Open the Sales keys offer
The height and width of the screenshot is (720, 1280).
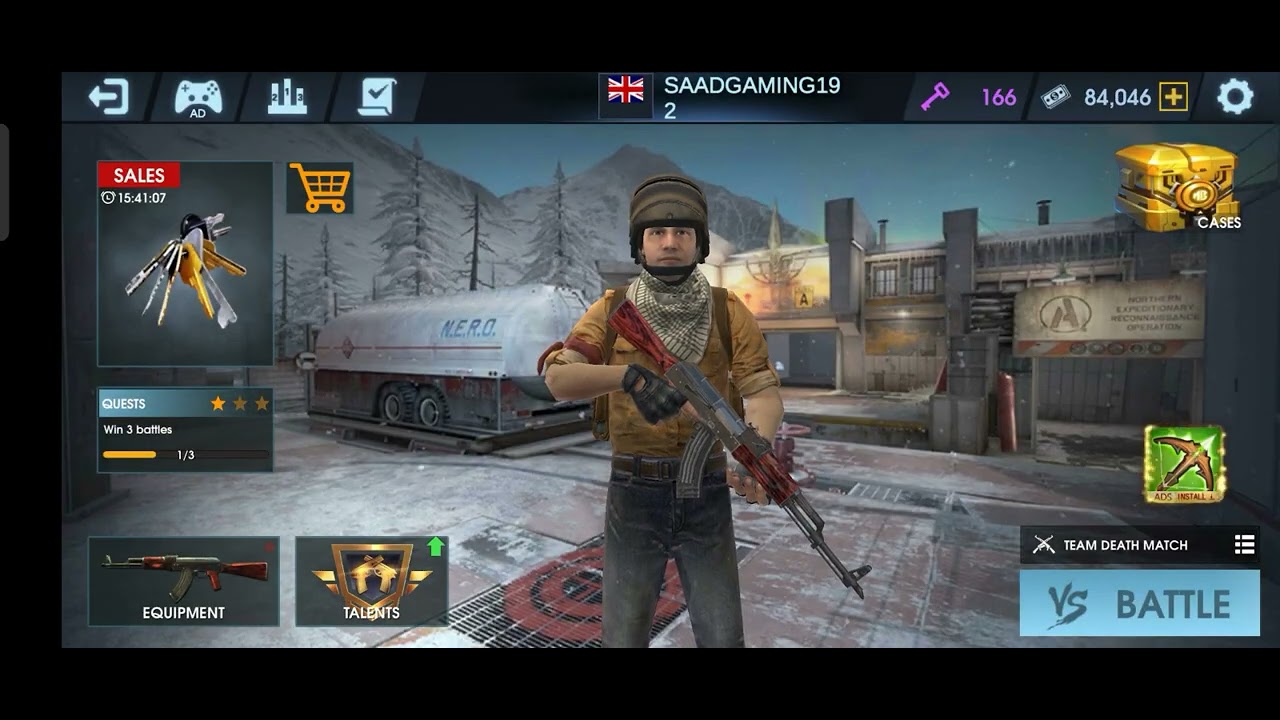coord(185,264)
